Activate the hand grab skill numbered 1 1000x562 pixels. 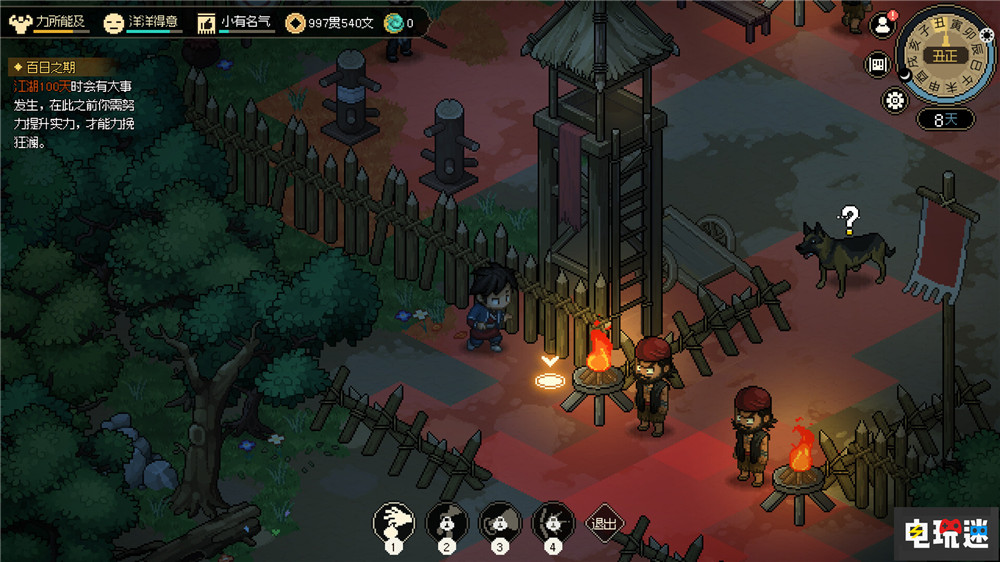[393, 521]
